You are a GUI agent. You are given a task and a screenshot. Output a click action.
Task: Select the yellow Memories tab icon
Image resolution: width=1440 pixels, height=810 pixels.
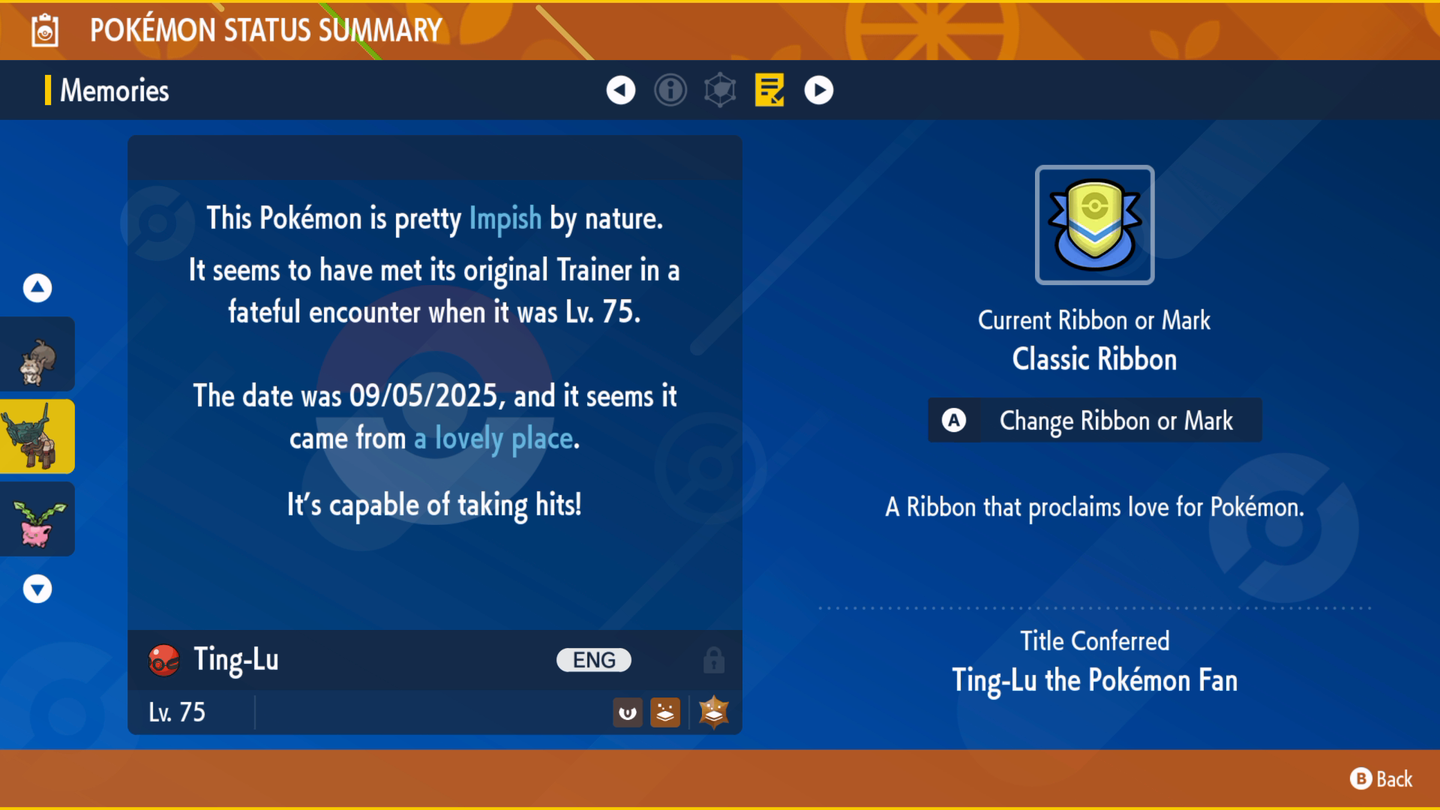pos(769,90)
